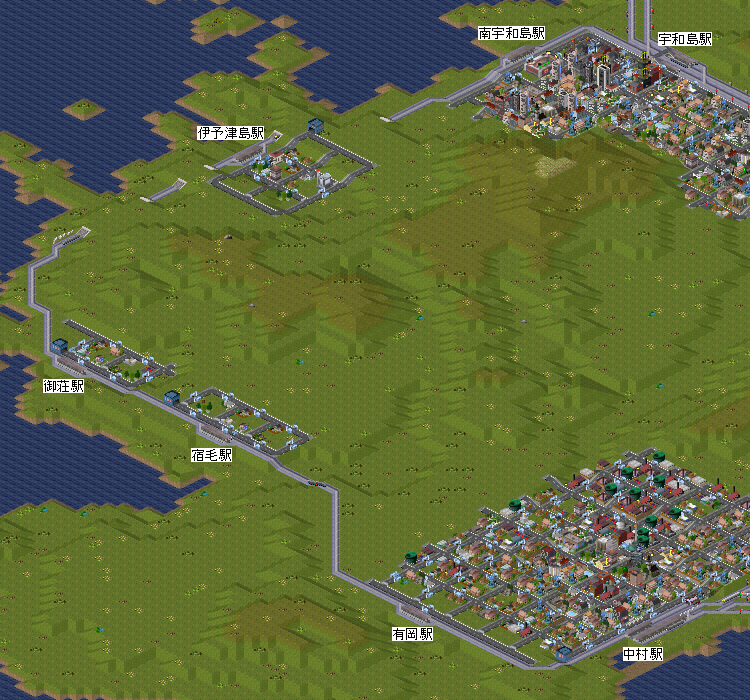Select the 宿毛駅 station label
Screen dimensions: 750x700
pyautogui.click(x=211, y=455)
